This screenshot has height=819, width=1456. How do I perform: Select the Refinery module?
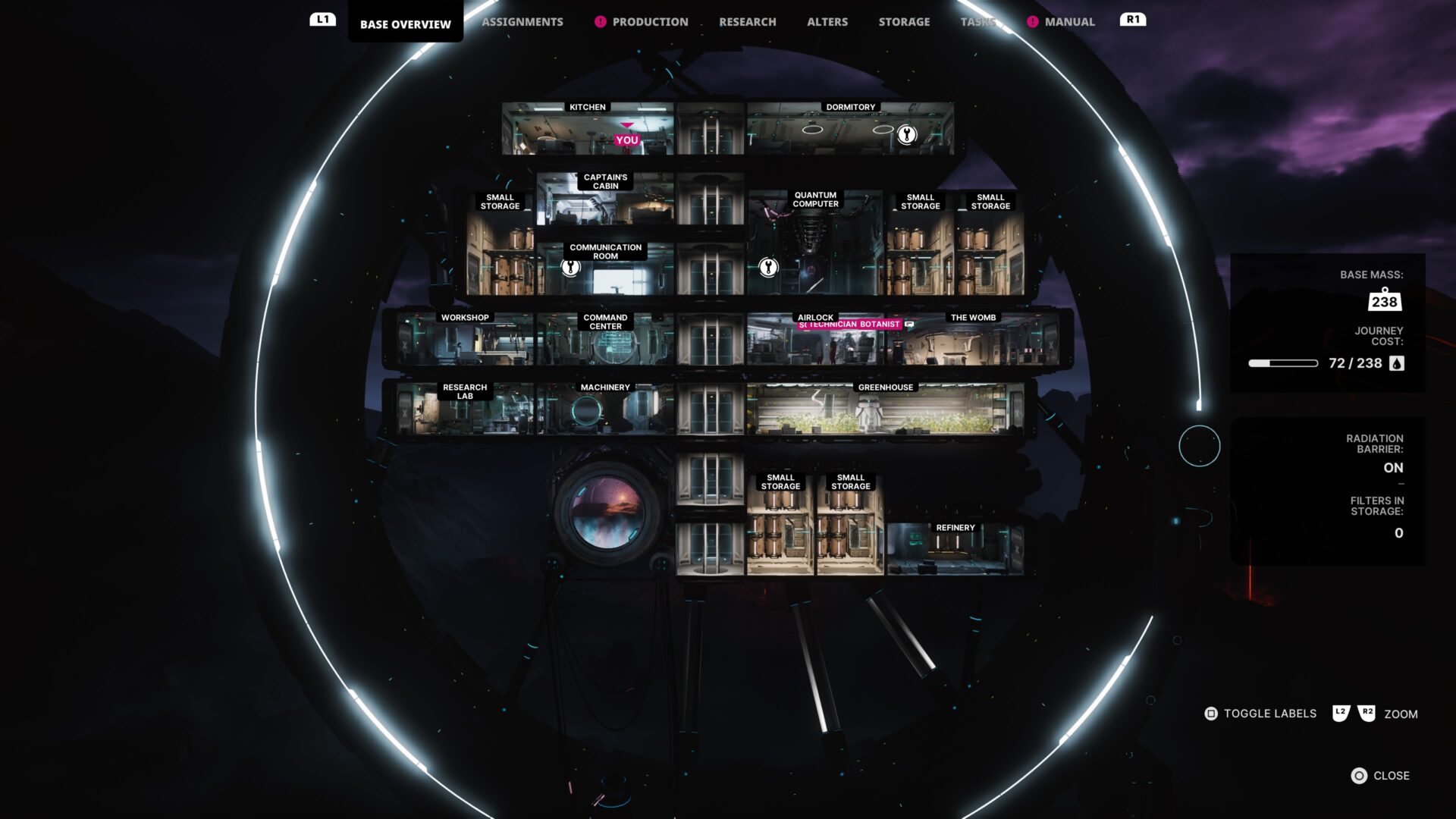pos(955,550)
